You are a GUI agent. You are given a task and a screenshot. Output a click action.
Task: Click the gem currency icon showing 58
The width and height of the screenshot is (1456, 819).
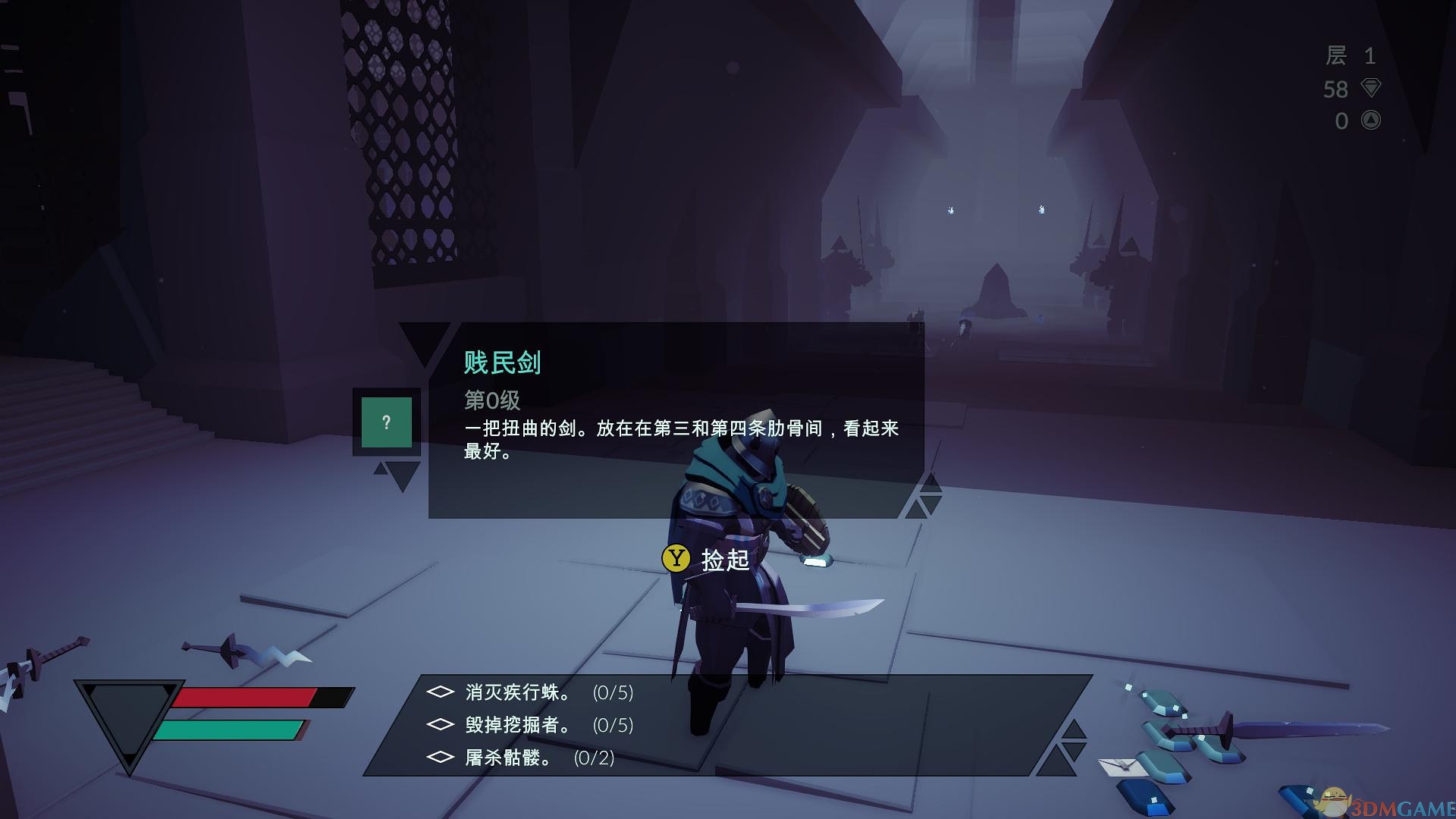[1370, 89]
